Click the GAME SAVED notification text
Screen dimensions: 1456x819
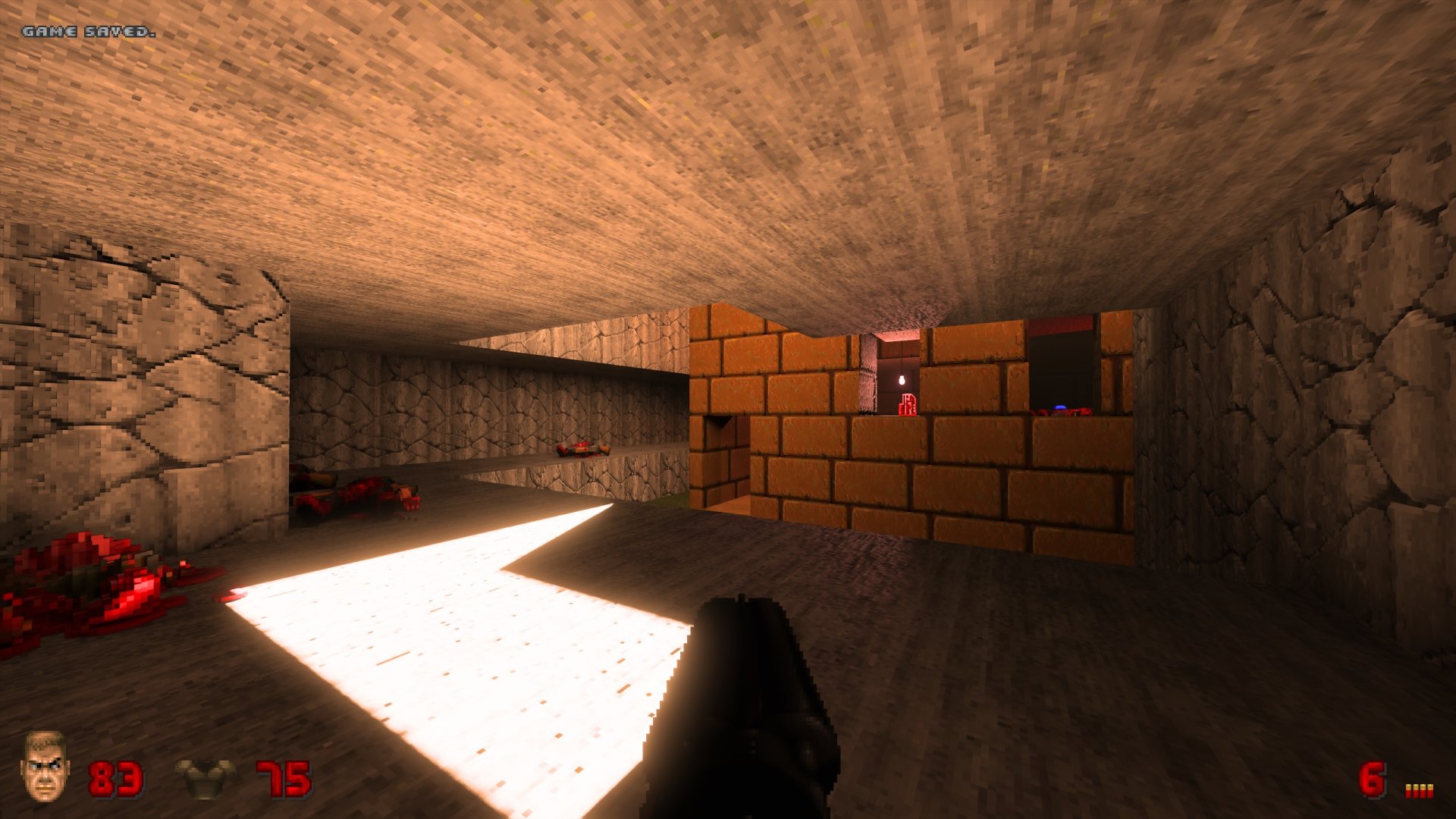[x=87, y=32]
